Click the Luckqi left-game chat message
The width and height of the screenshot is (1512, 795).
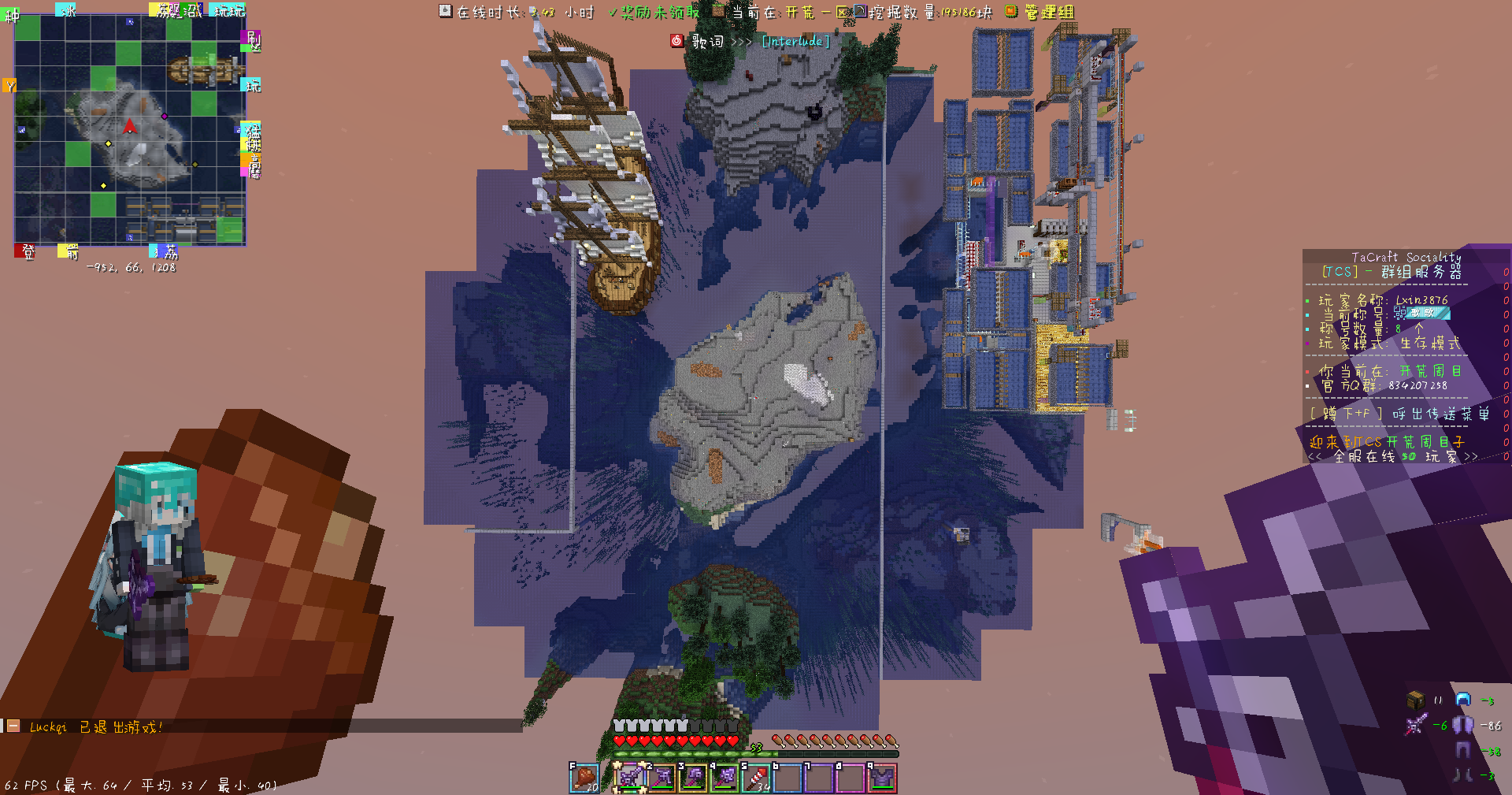(x=96, y=727)
